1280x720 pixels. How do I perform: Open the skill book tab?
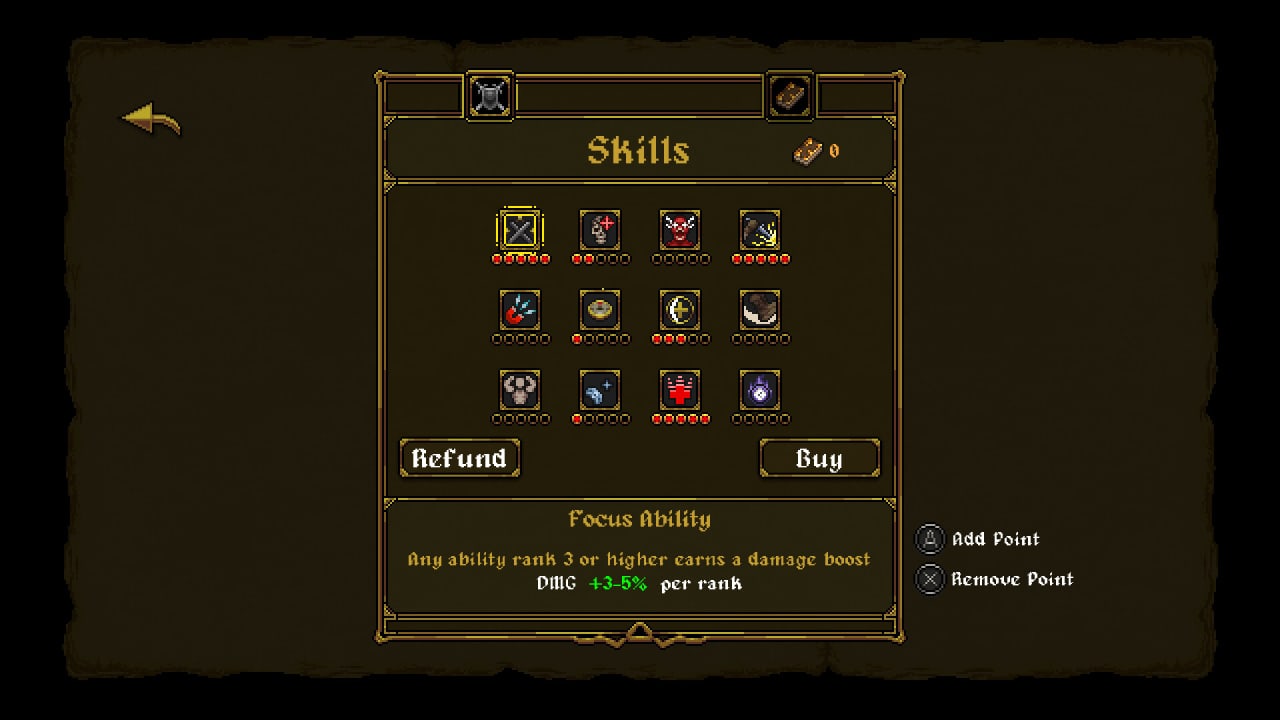pos(790,97)
